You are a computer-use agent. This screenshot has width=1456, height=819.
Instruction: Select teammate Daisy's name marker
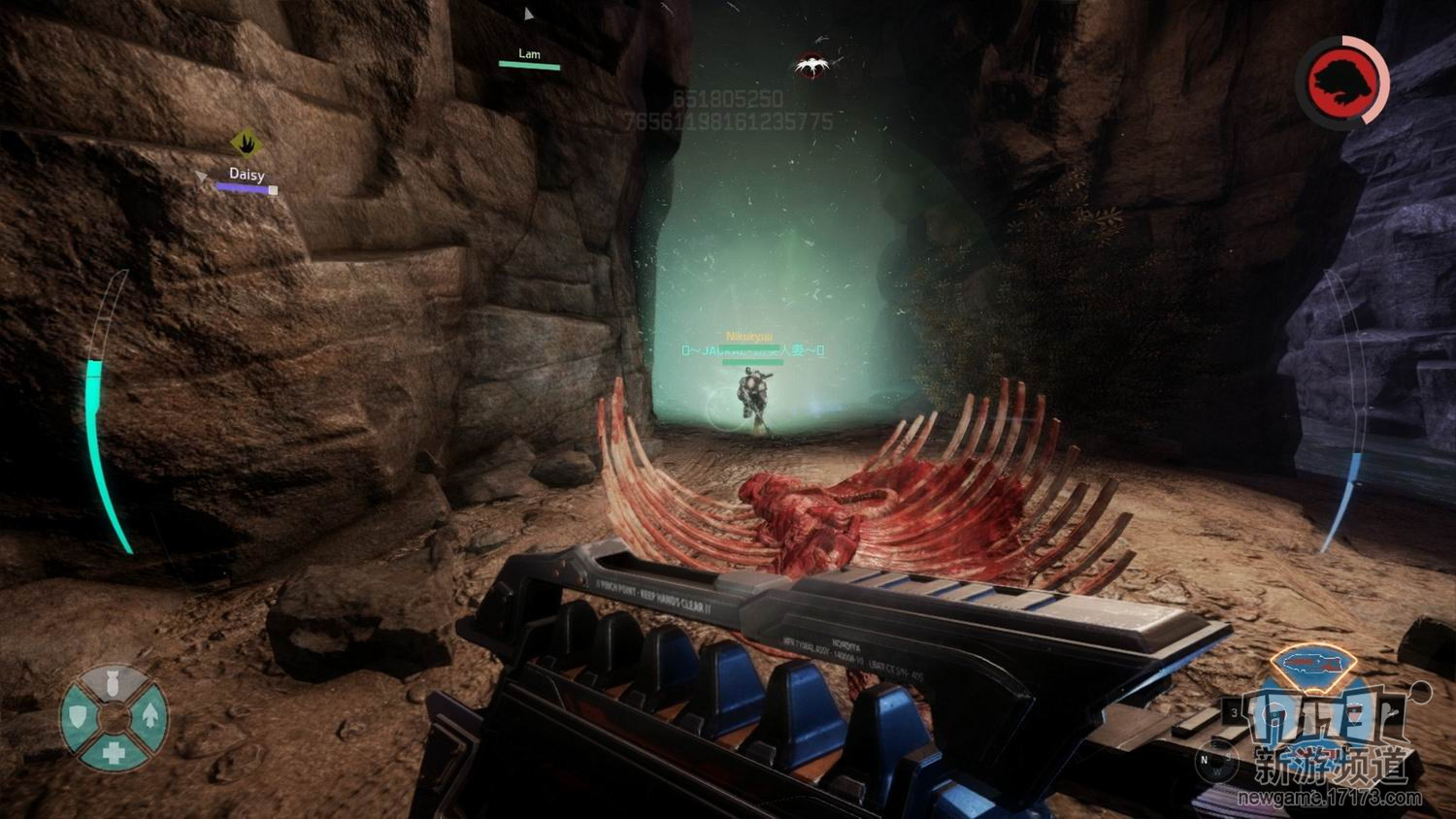[247, 175]
